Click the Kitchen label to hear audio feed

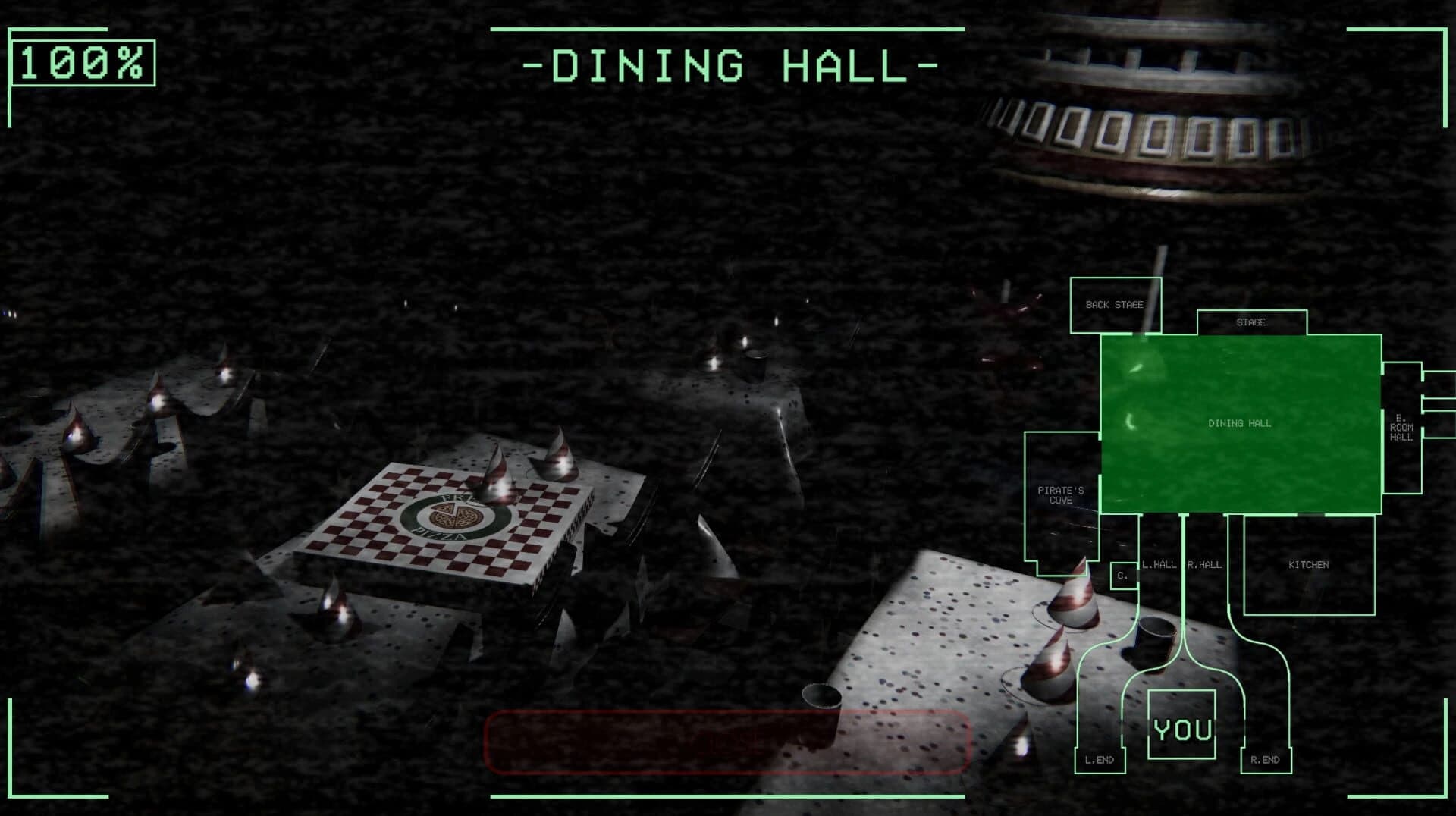[1310, 564]
